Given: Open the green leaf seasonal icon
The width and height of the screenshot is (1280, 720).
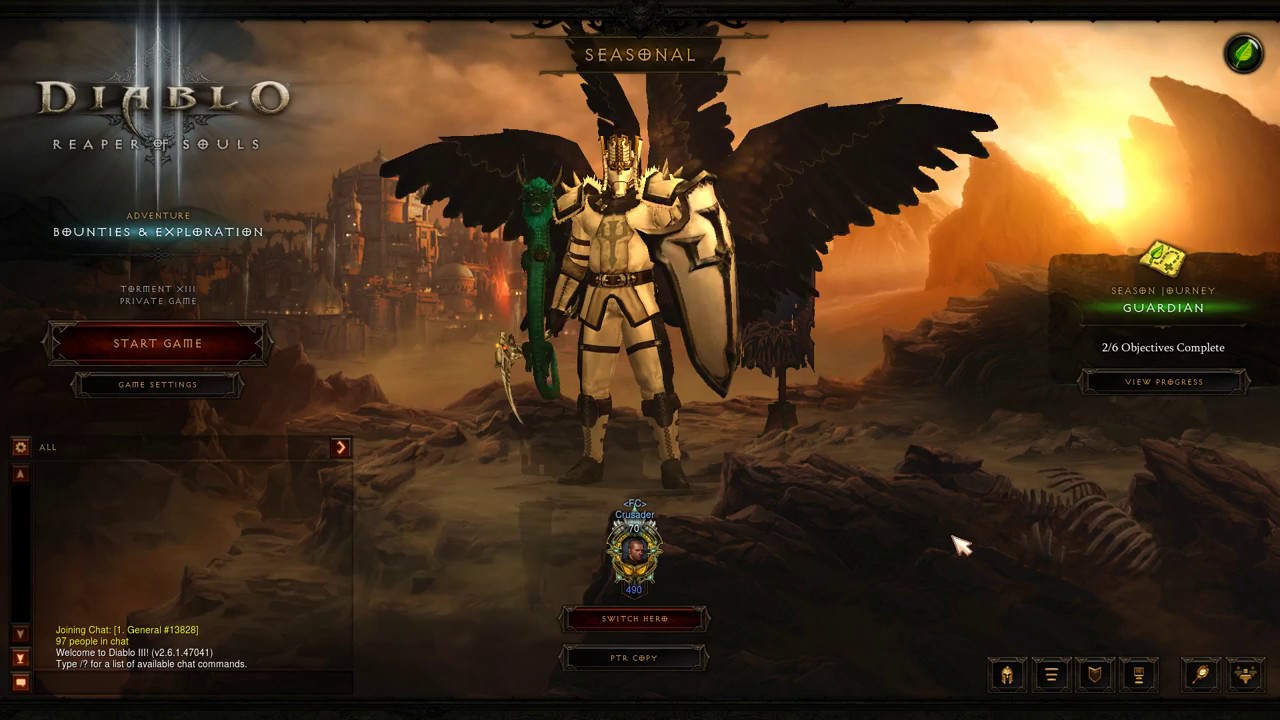Looking at the screenshot, I should (1243, 54).
